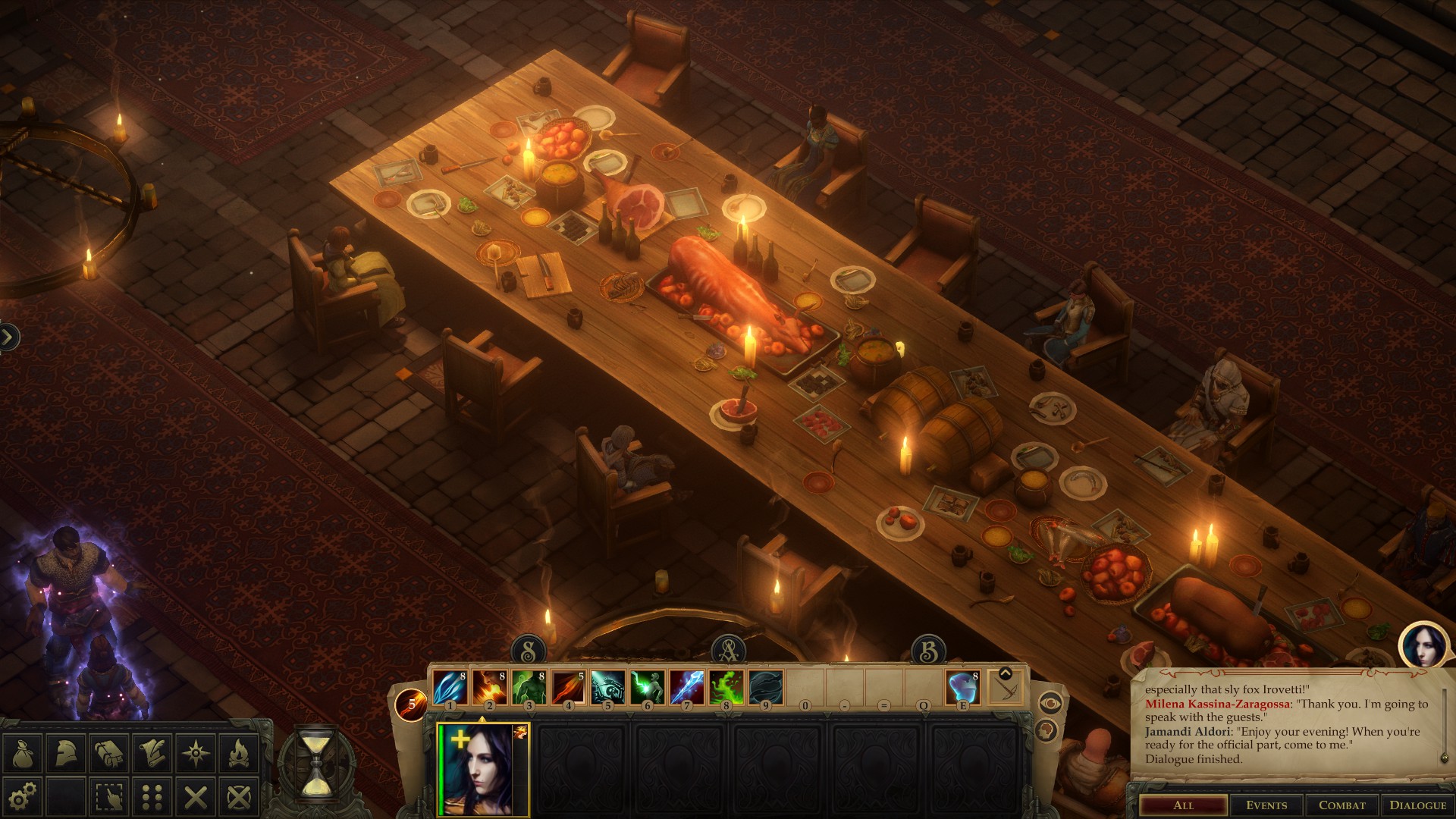Open the inventory bag button
This screenshot has height=819, width=1456.
[23, 753]
